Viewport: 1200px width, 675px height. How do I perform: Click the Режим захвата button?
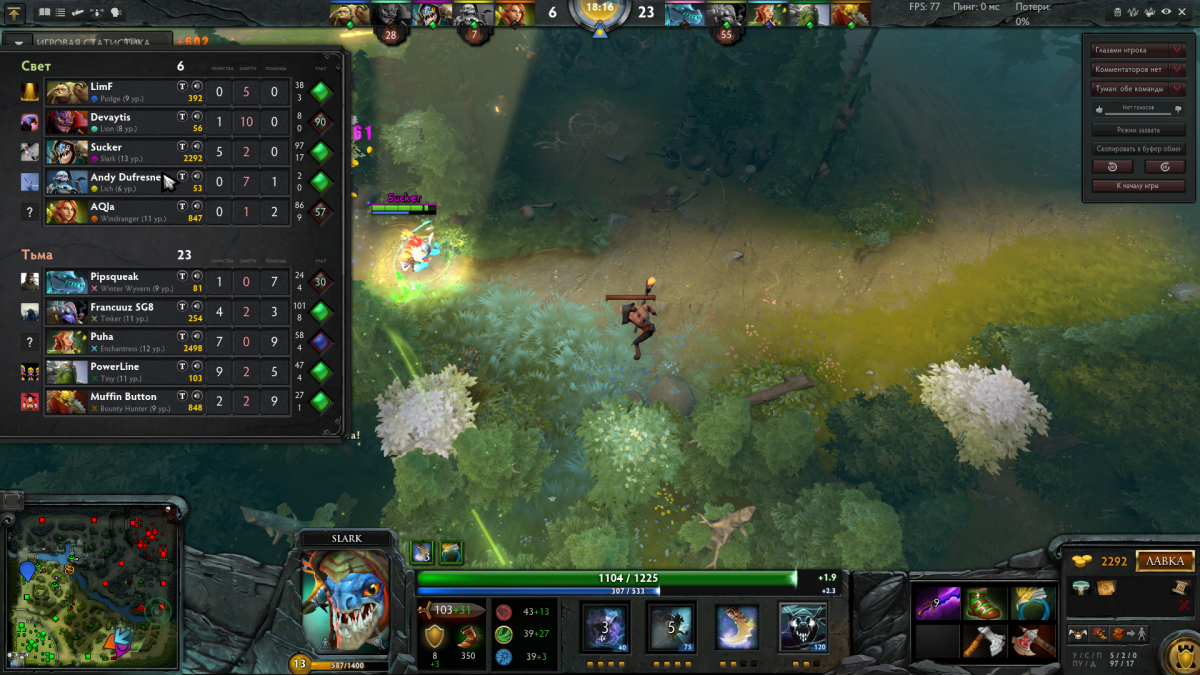pyautogui.click(x=1138, y=130)
